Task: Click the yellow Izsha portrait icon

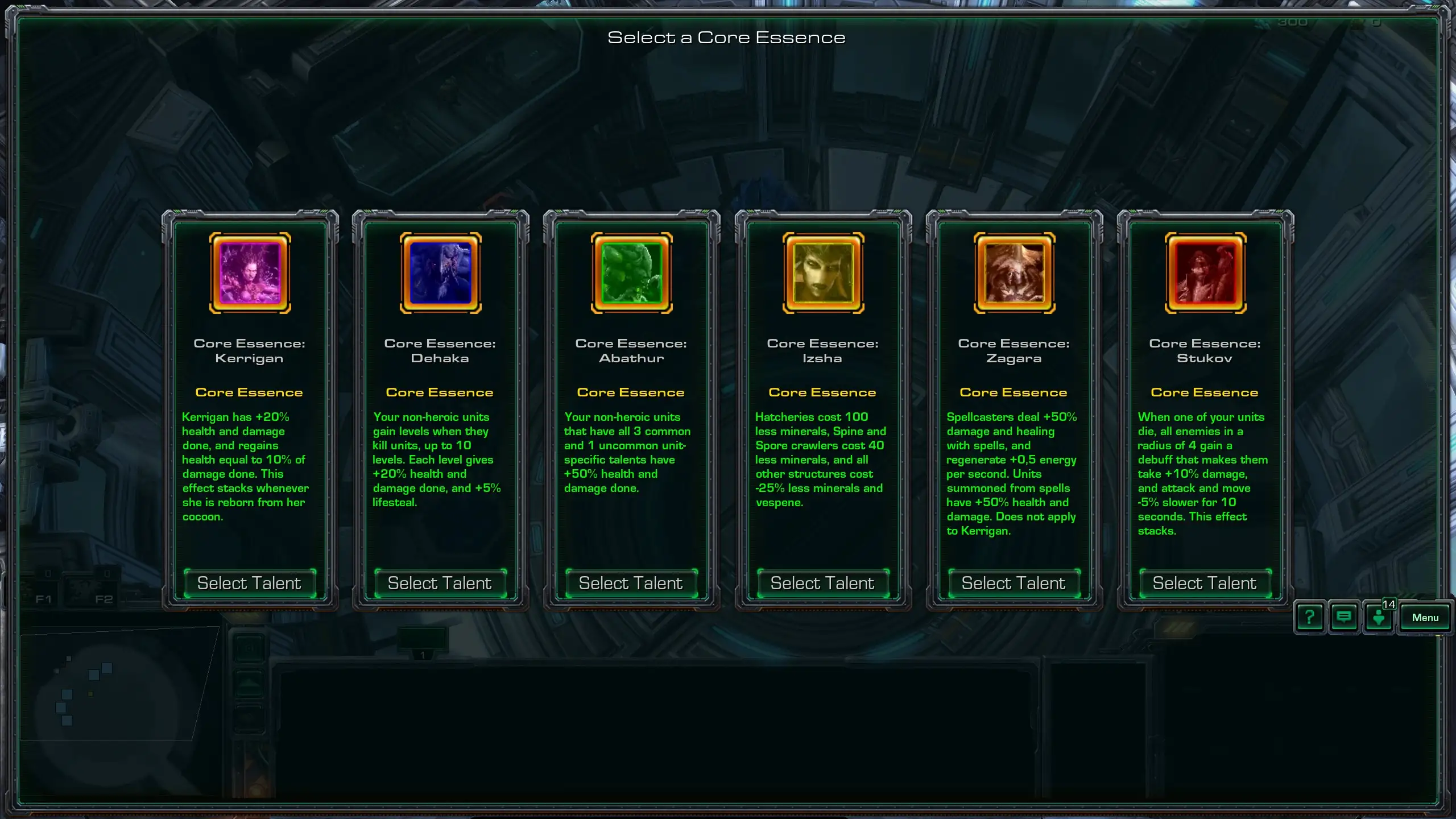Action: (x=823, y=273)
